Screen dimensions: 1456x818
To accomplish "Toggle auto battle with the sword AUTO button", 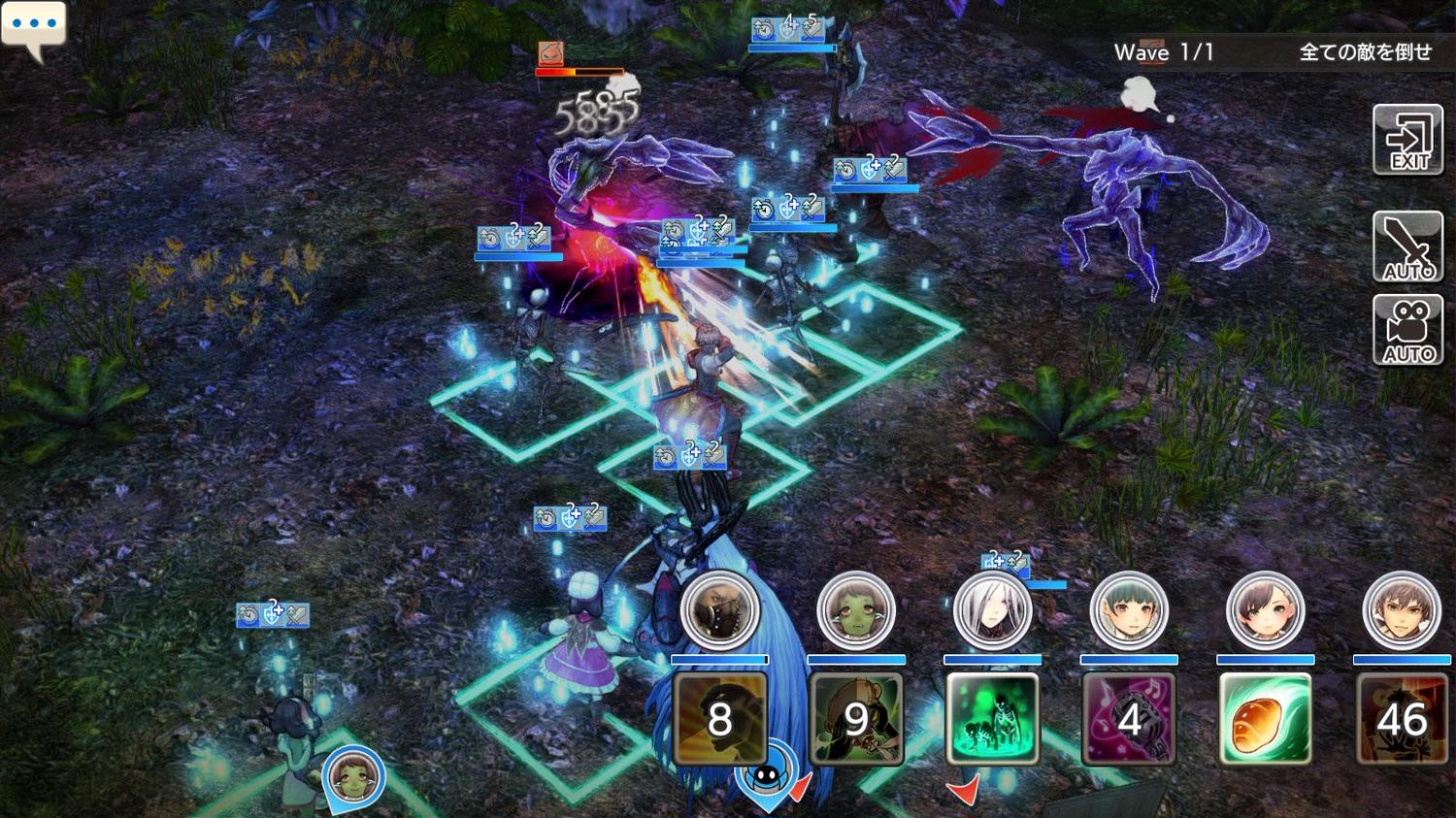I will click(1407, 246).
